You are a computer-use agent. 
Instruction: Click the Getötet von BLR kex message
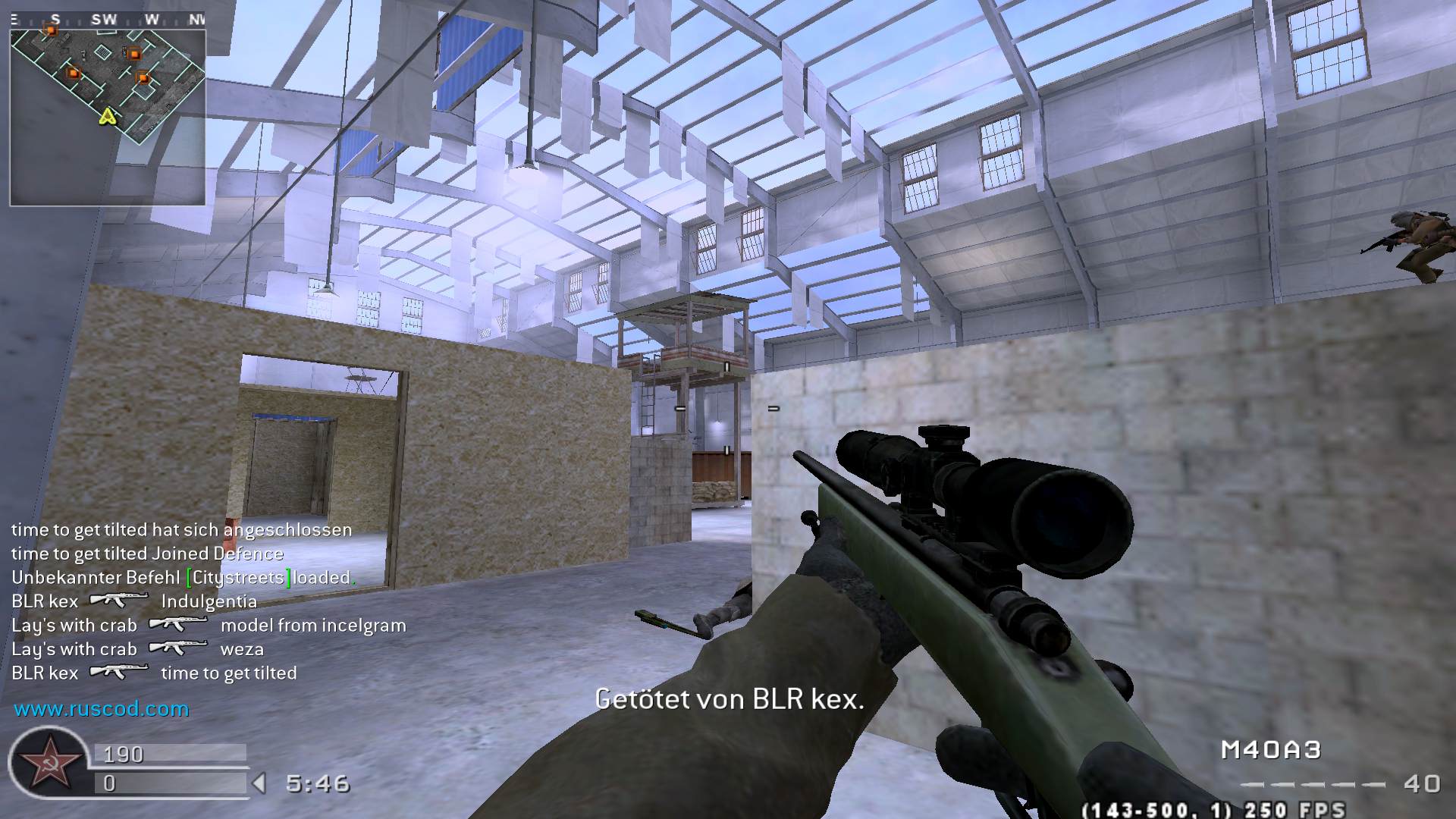coord(730,699)
